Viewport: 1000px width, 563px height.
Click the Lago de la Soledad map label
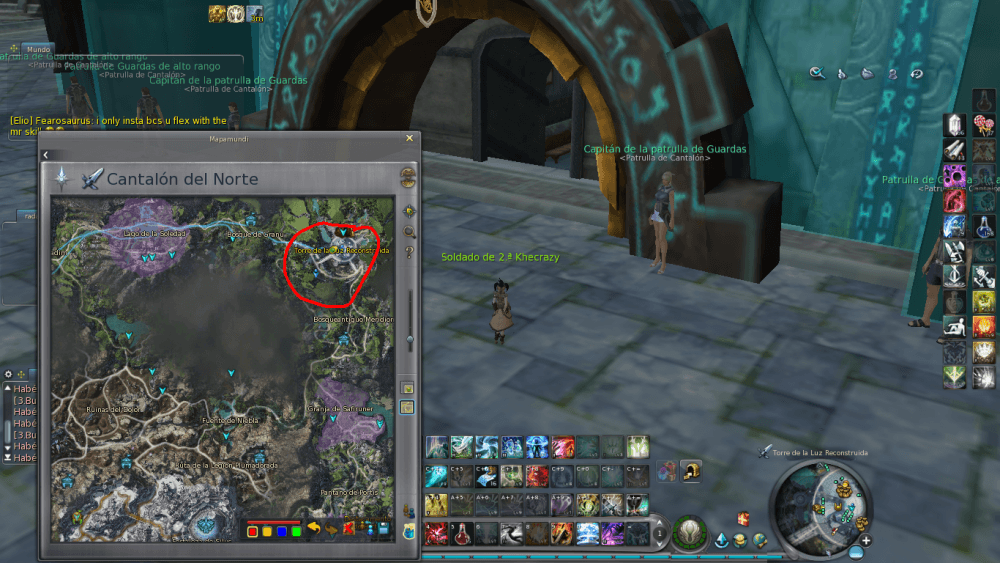click(x=150, y=233)
